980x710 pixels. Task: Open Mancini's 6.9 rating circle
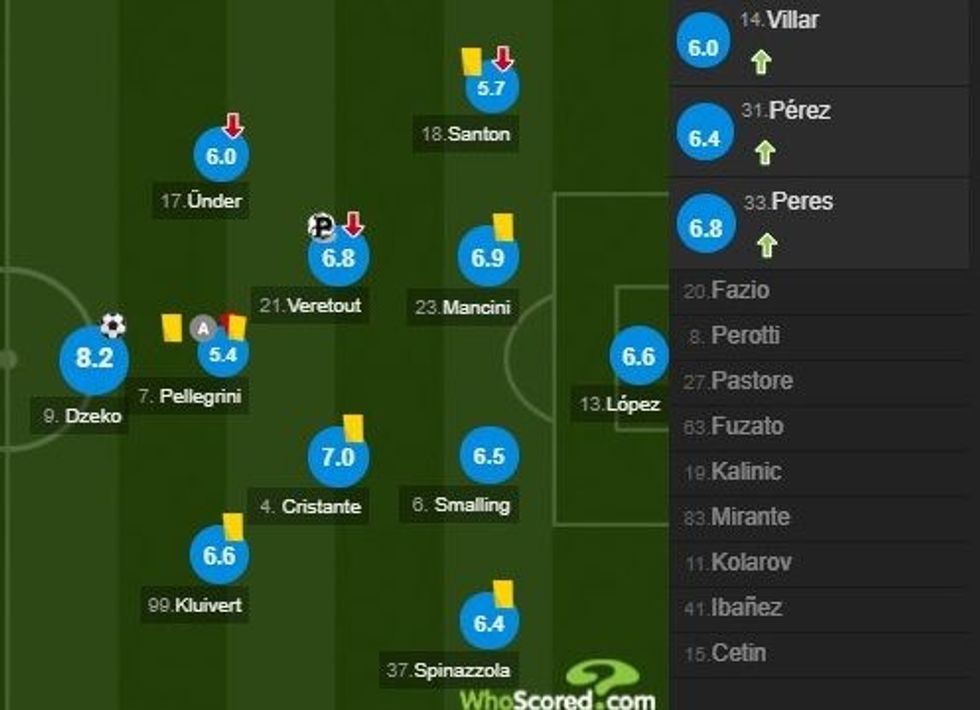click(488, 258)
